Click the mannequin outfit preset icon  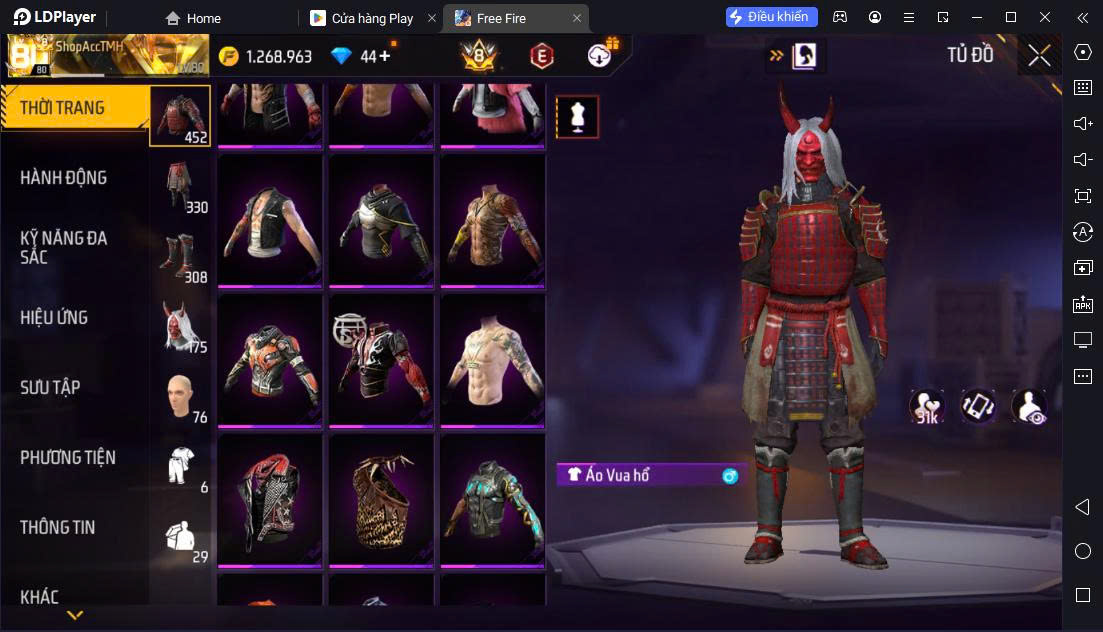(x=577, y=117)
